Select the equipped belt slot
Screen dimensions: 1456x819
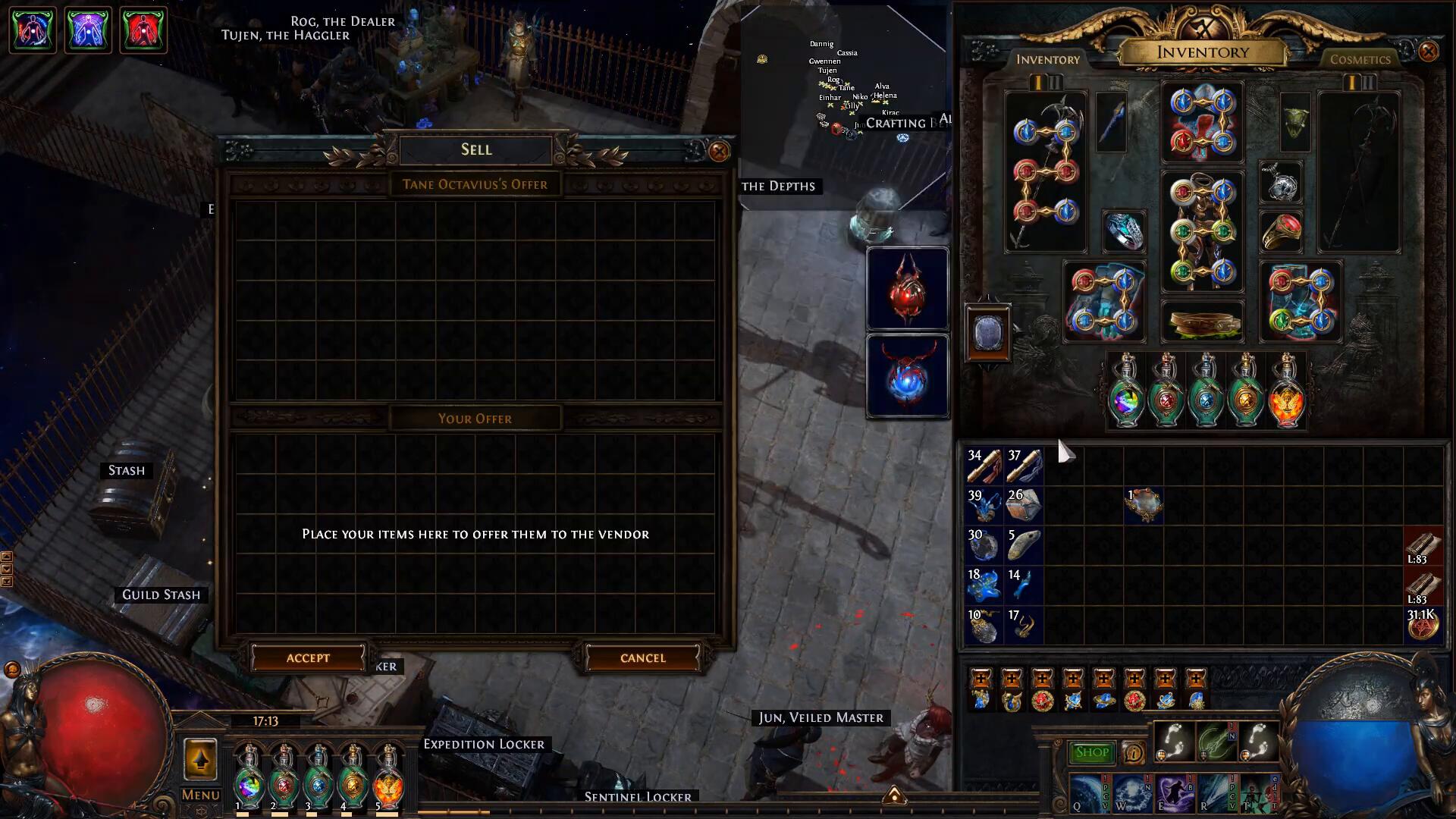tap(1202, 322)
